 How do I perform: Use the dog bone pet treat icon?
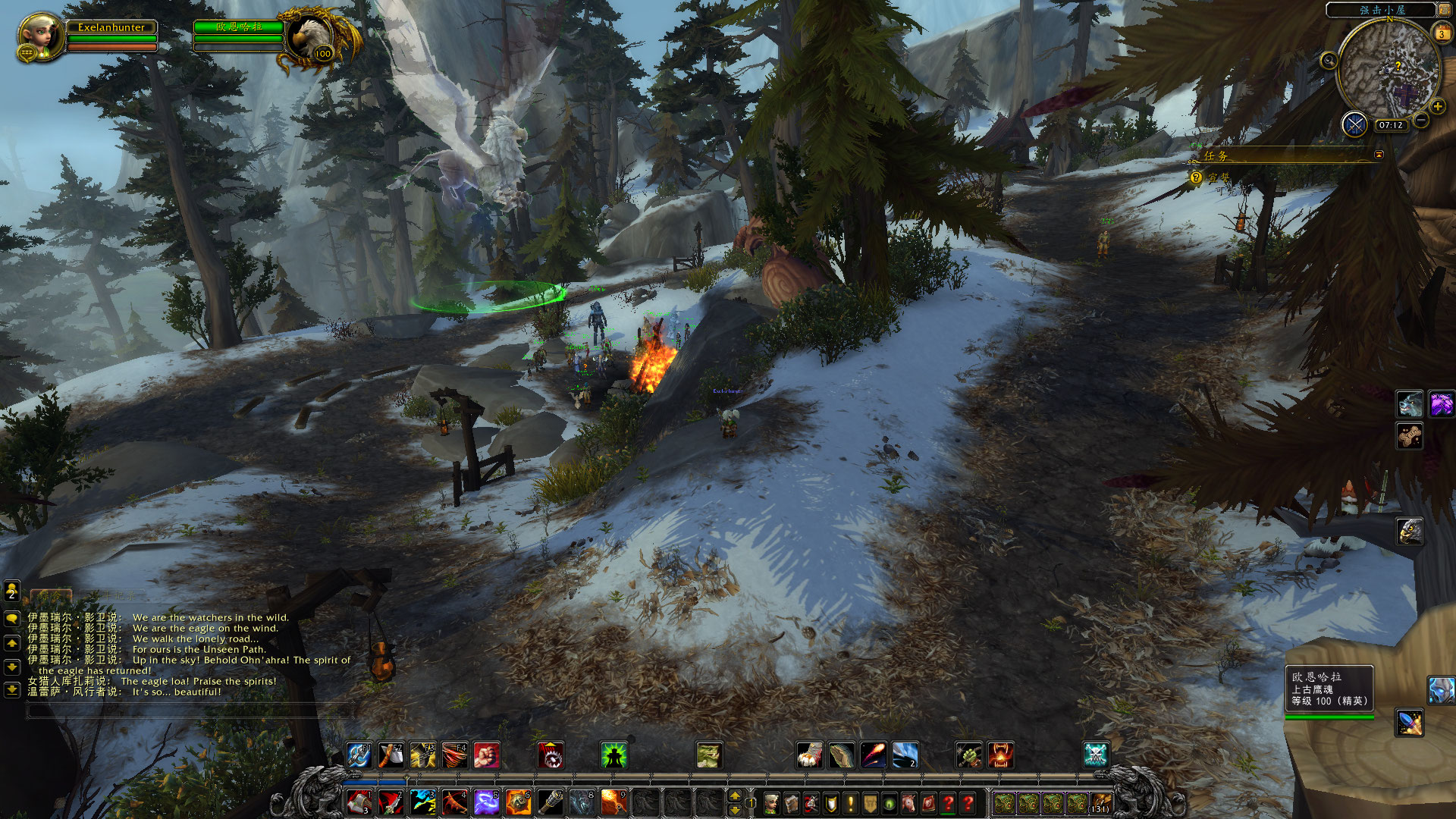tap(1410, 436)
